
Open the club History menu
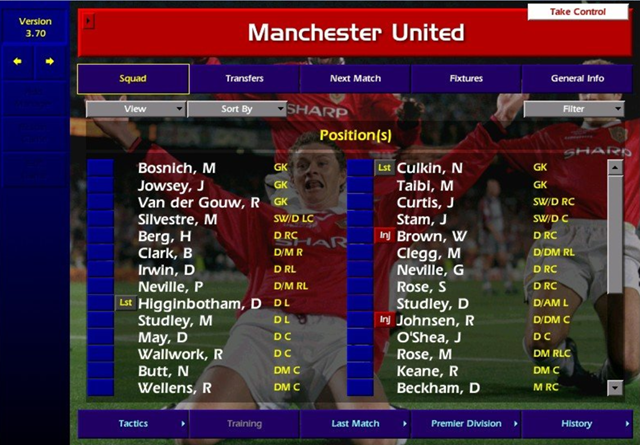[577, 424]
